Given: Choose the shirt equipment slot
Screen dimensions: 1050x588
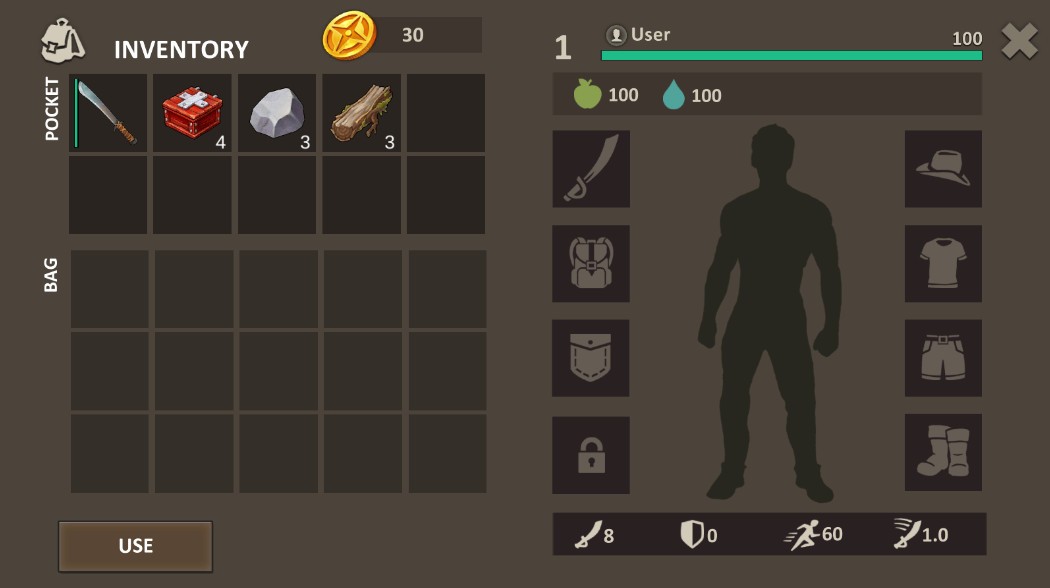Looking at the screenshot, I should [943, 264].
